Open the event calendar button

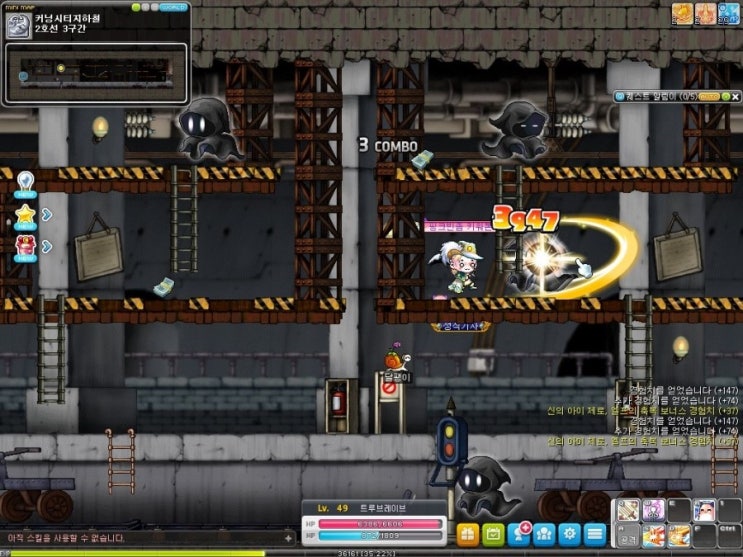[493, 534]
